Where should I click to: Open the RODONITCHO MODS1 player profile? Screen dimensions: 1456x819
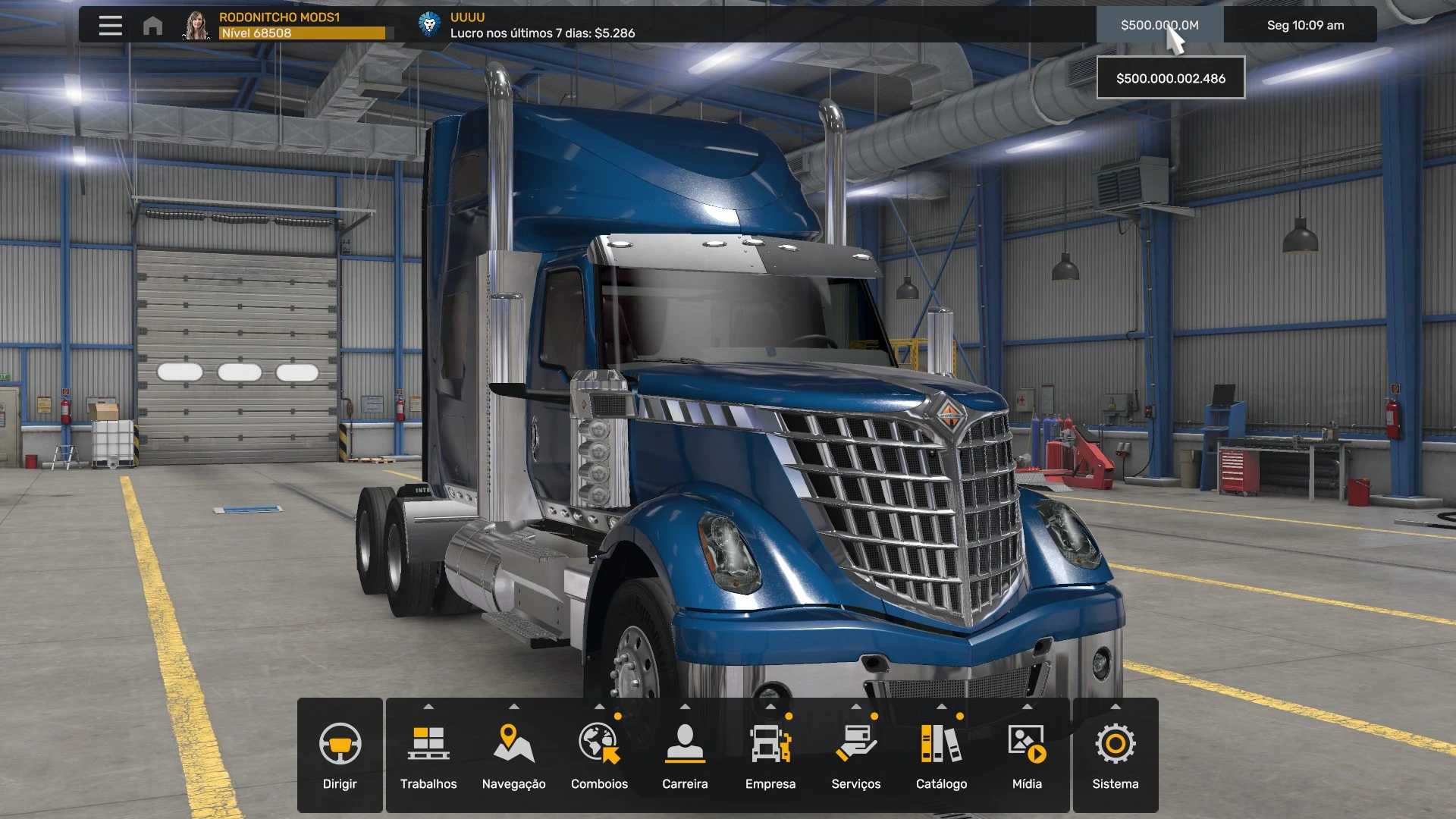tap(279, 25)
